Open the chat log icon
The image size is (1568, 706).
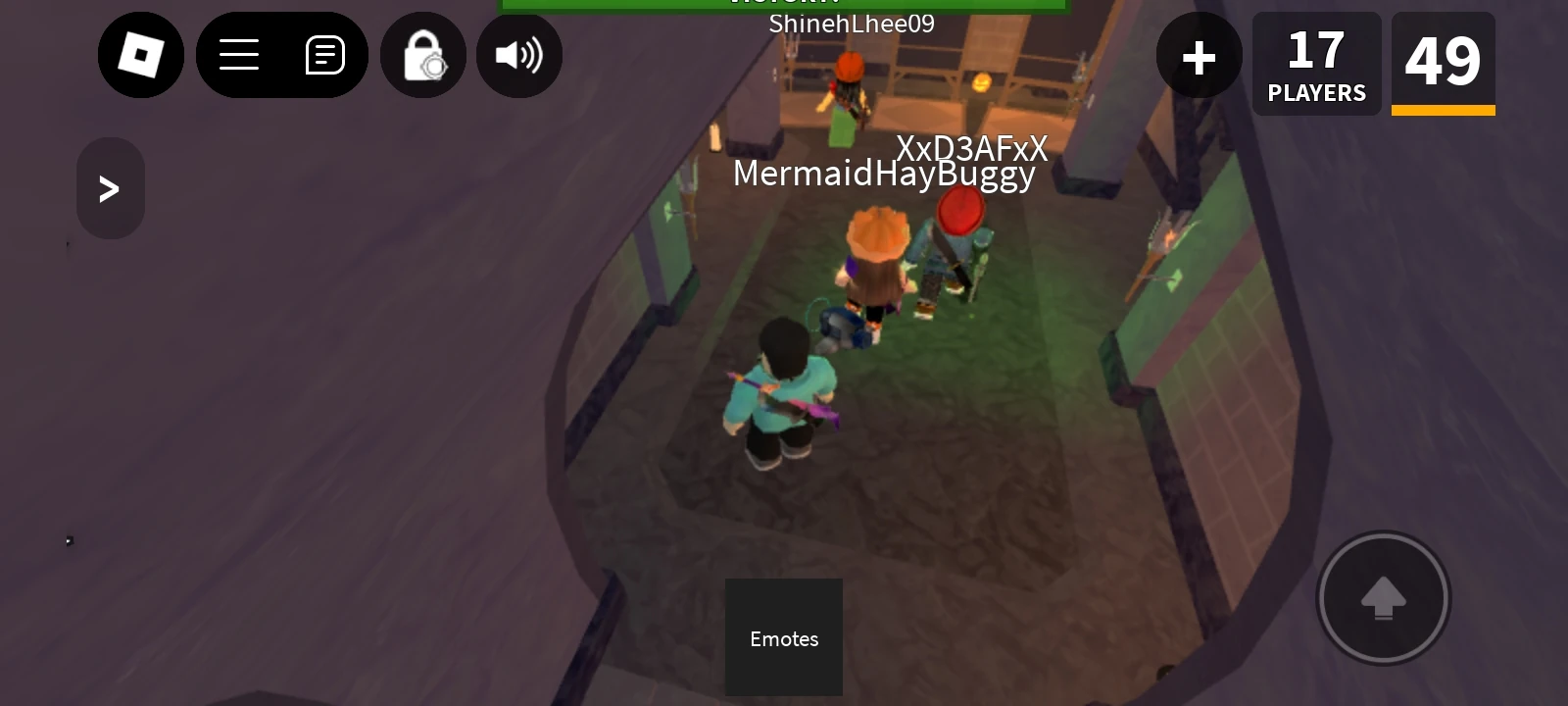(323, 55)
